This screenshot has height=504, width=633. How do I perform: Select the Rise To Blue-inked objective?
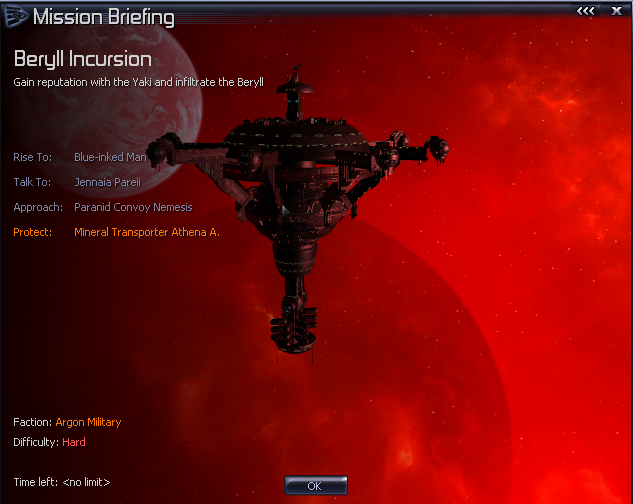[110, 157]
